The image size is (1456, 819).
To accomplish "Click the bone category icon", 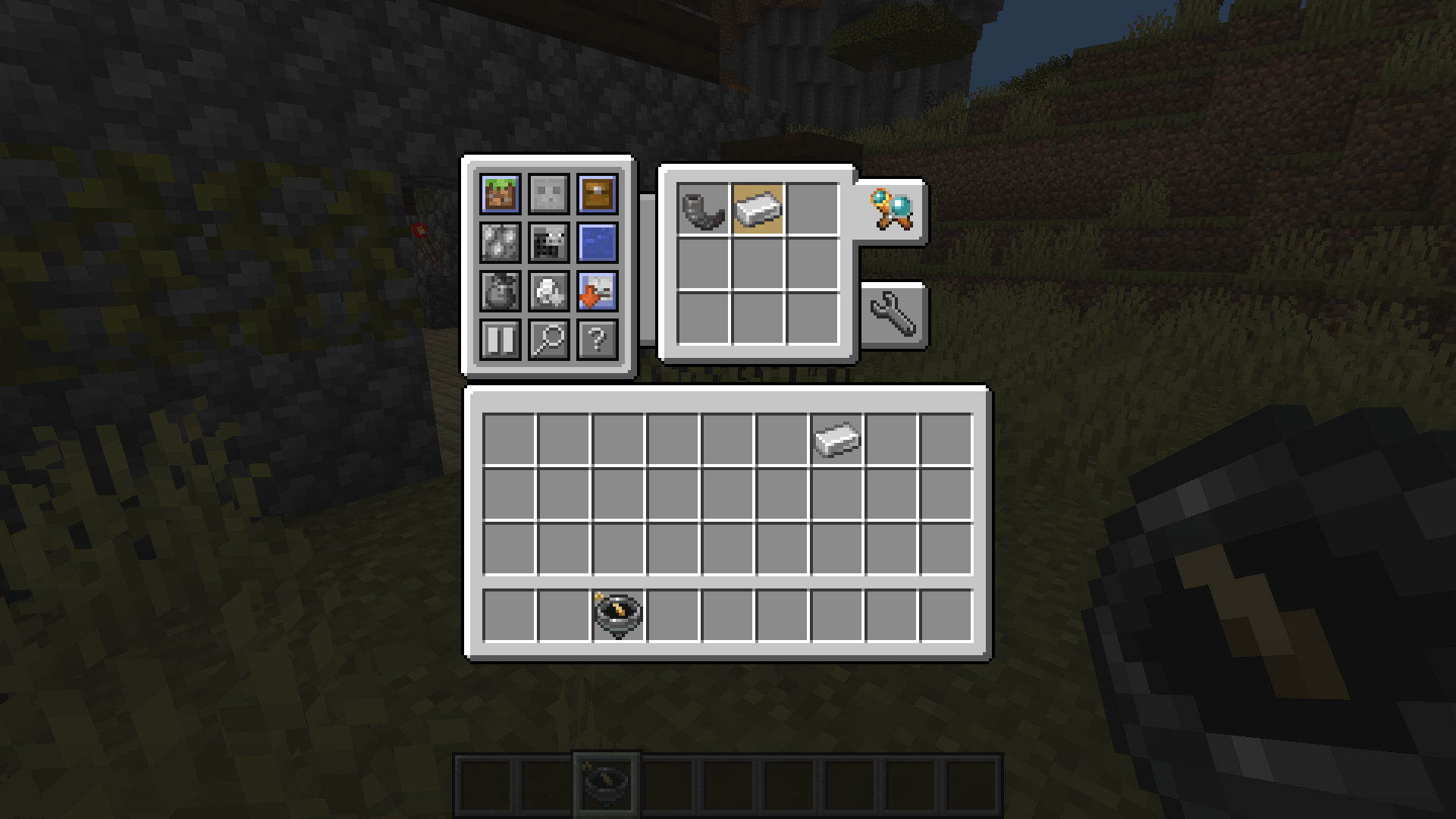I will (x=549, y=293).
